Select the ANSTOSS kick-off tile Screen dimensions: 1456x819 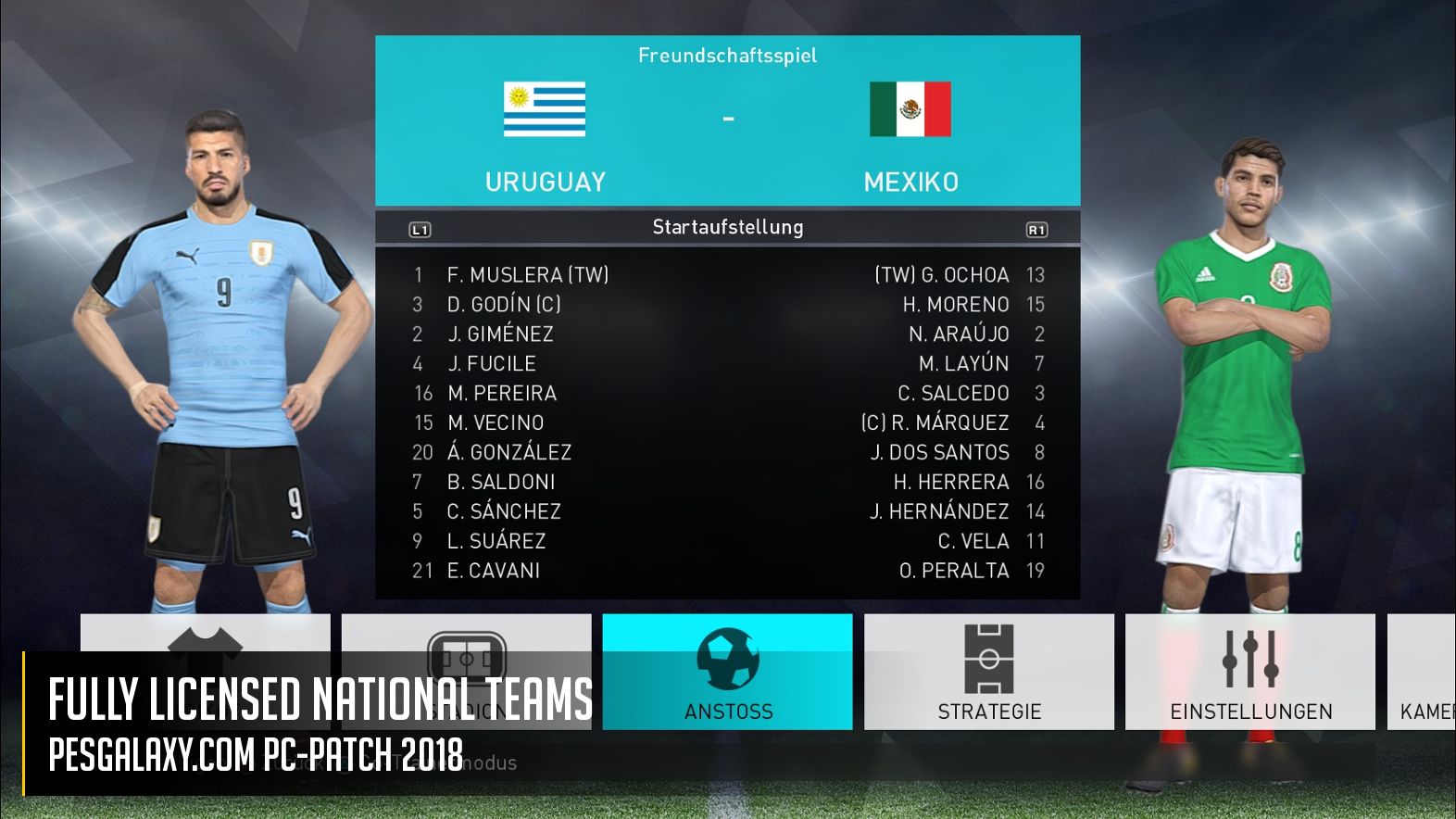[x=727, y=672]
